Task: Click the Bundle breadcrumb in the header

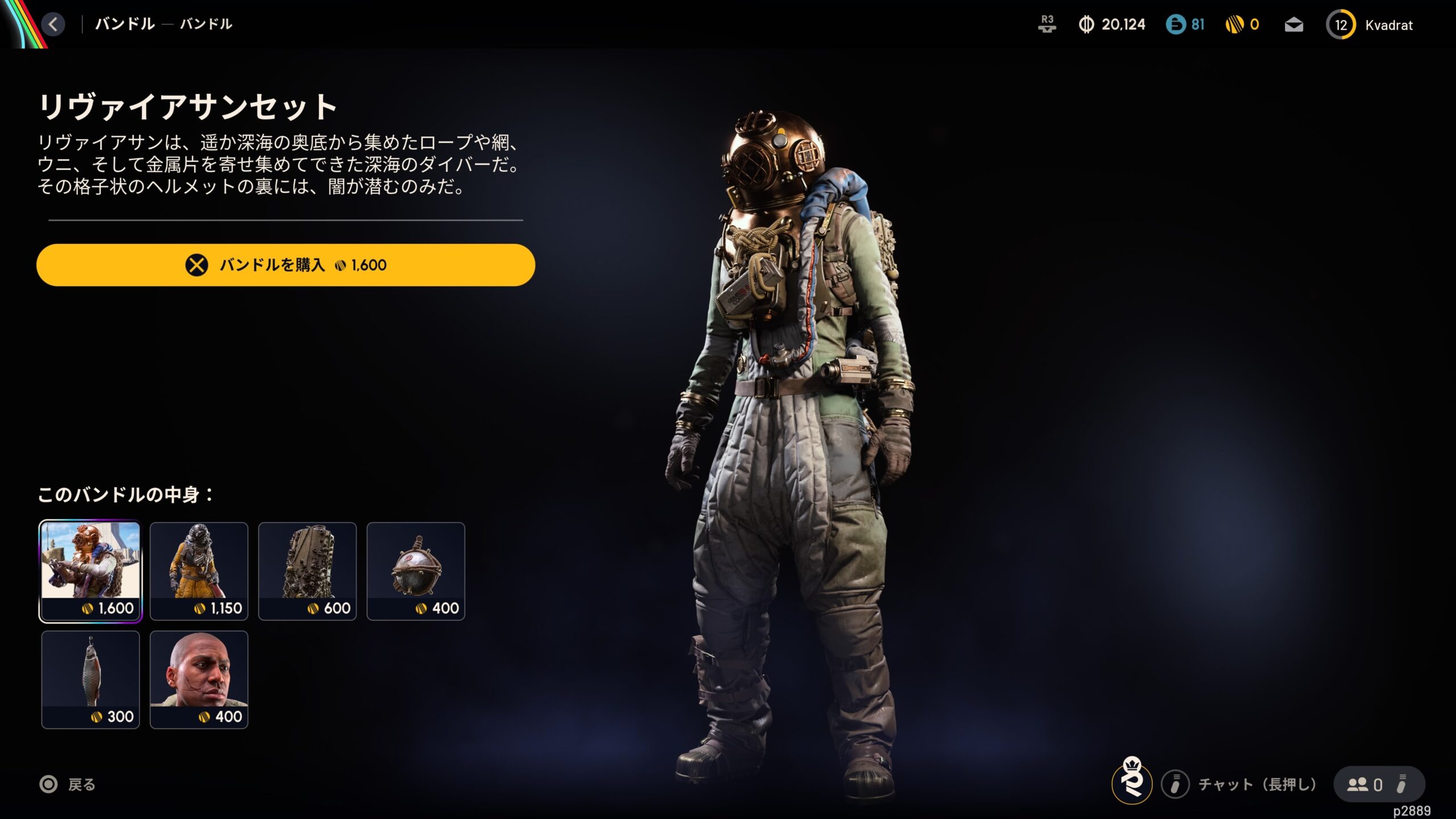Action: coord(125,24)
